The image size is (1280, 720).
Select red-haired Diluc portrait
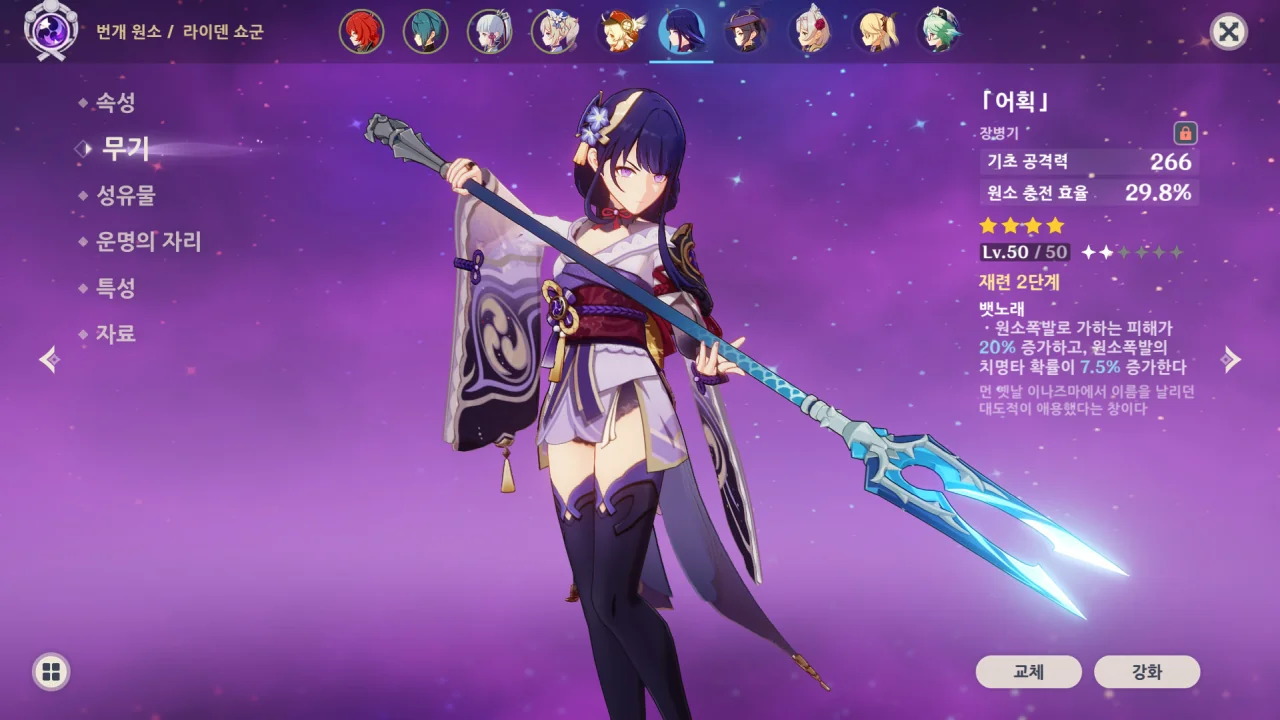(x=361, y=32)
